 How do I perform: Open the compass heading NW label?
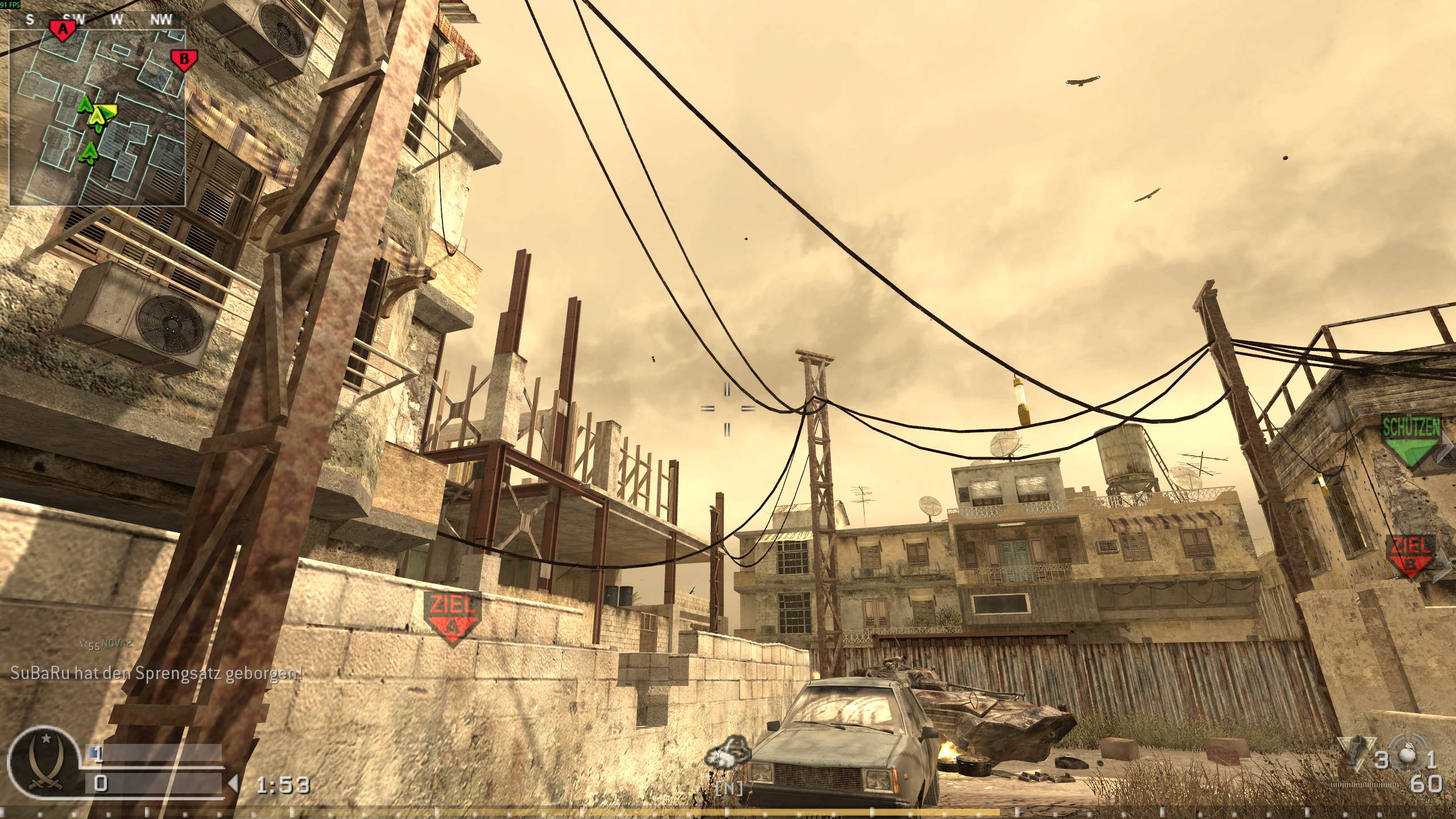click(x=160, y=19)
